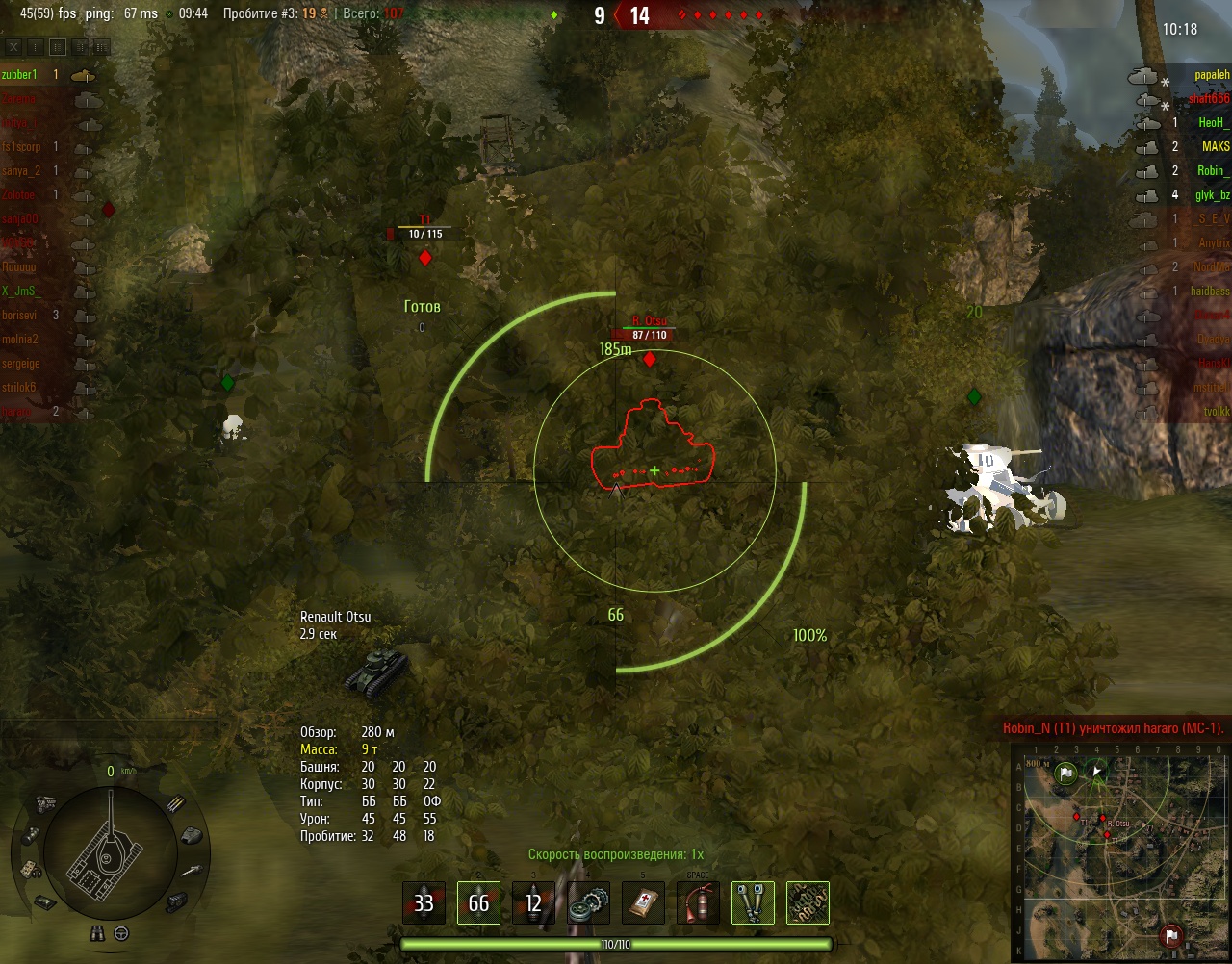Choose enemy player haidbass in the list
This screenshot has width=1232, height=964.
pyautogui.click(x=1210, y=292)
